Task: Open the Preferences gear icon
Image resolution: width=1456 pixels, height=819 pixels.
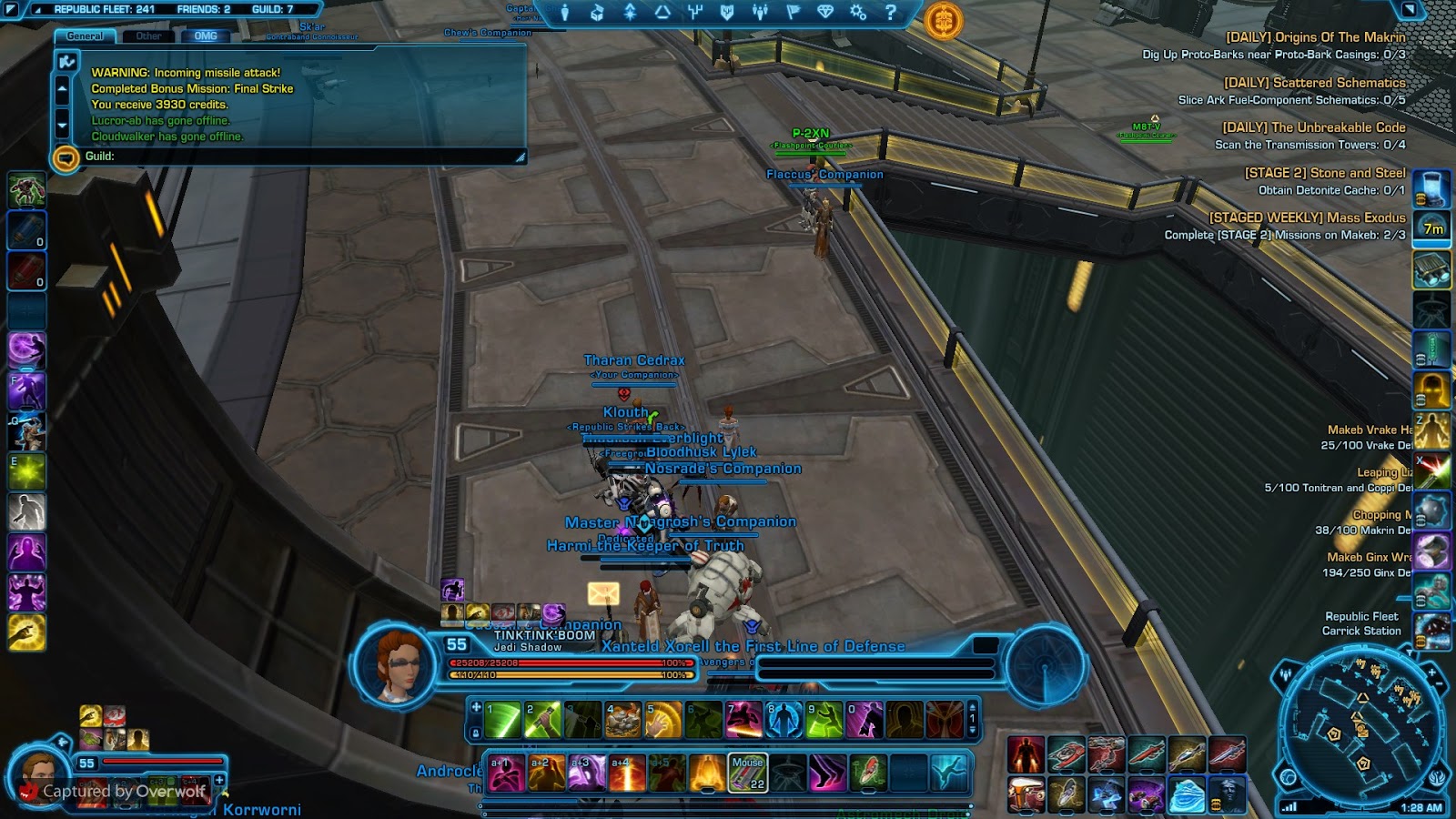Action: pos(859,11)
